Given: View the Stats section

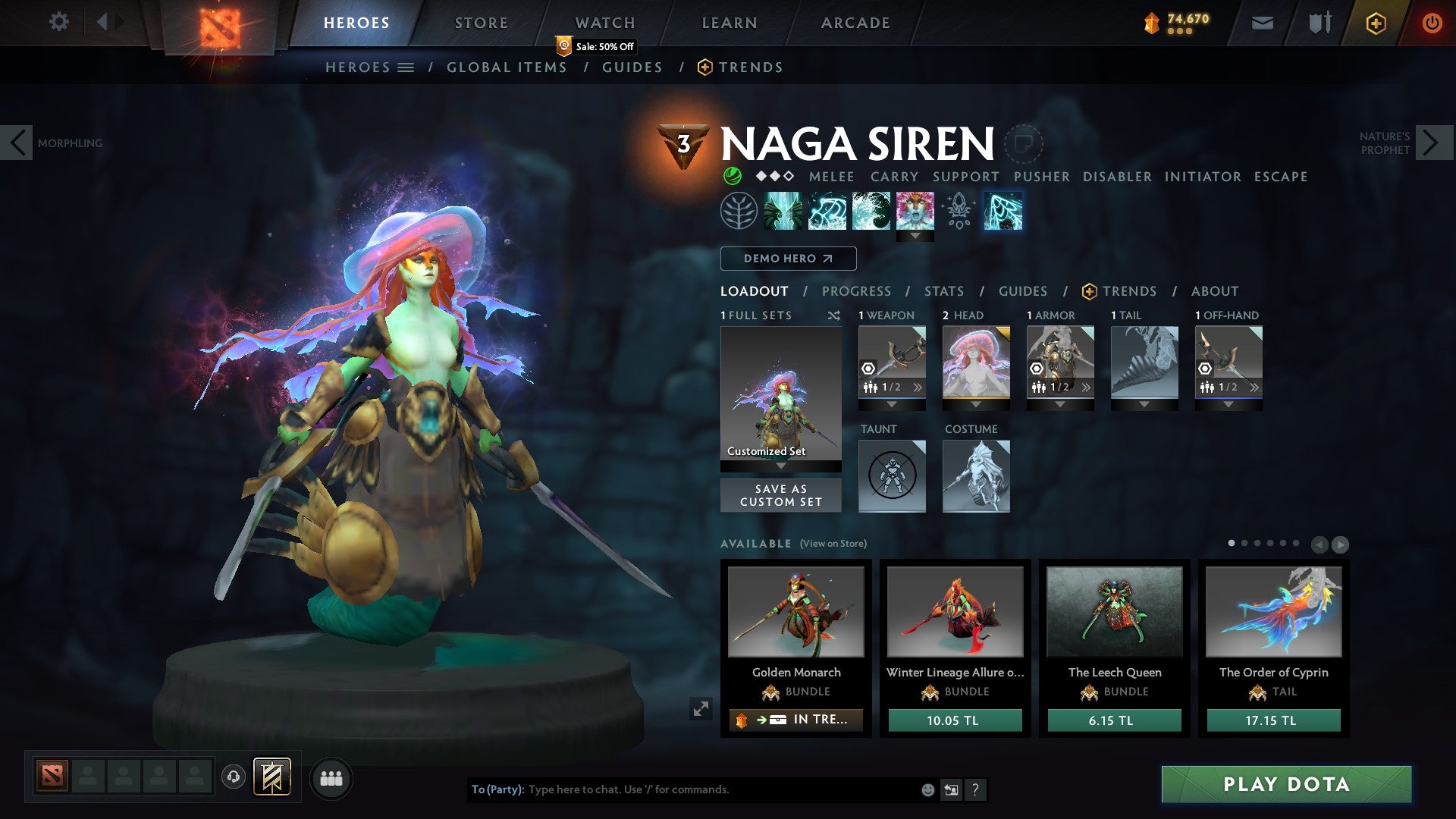Looking at the screenshot, I should 943,291.
